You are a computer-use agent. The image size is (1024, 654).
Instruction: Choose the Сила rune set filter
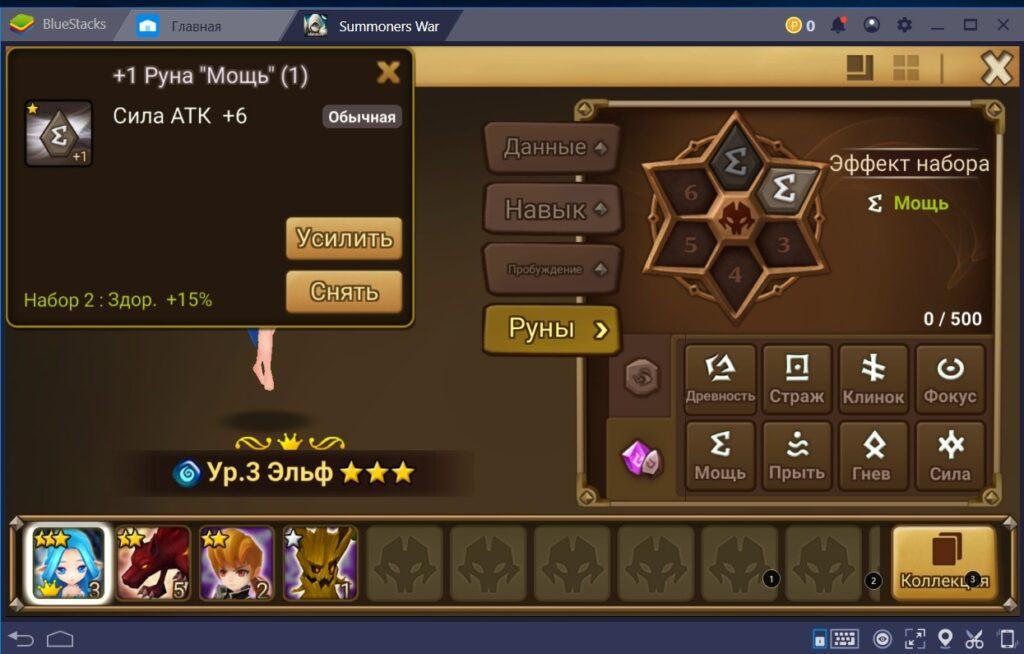950,455
